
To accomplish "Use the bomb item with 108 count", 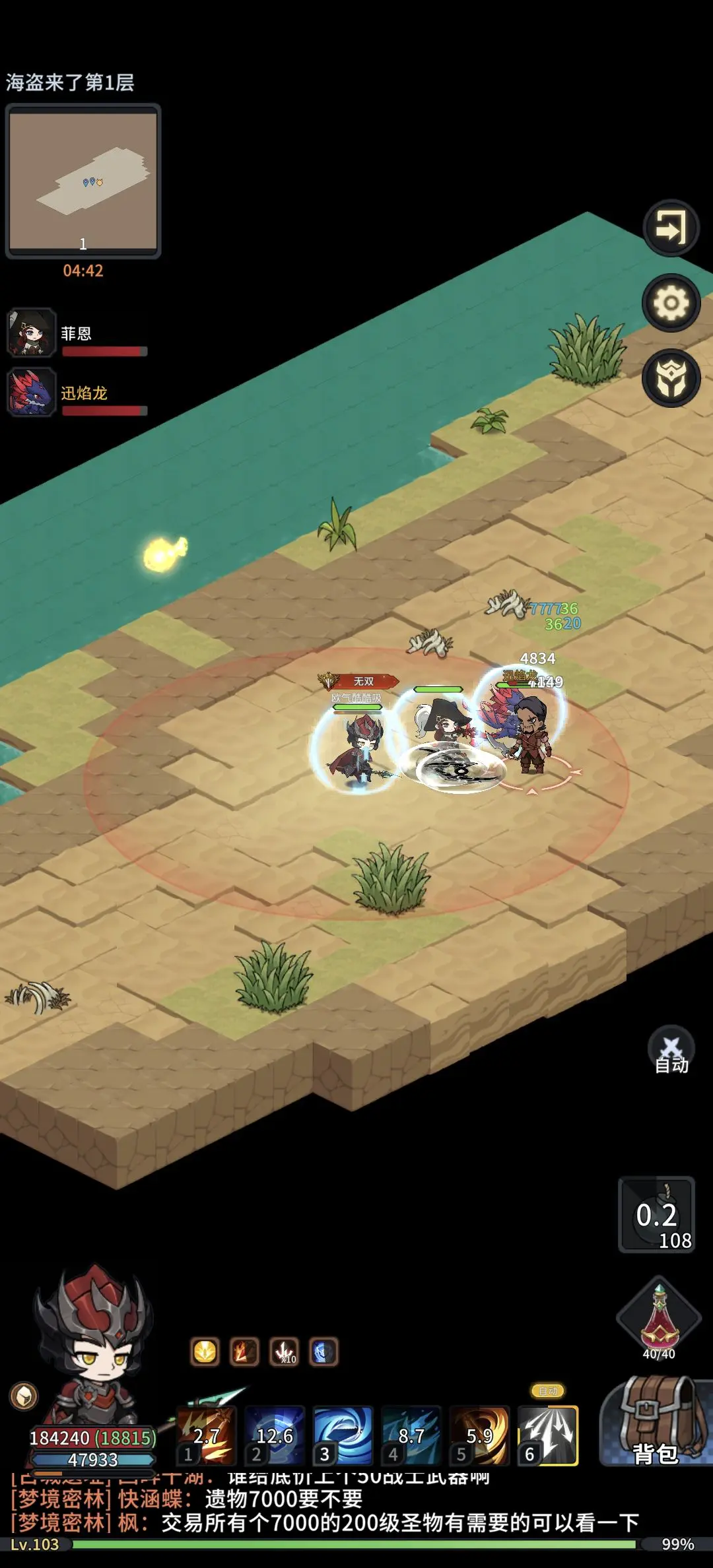I will 656,1214.
